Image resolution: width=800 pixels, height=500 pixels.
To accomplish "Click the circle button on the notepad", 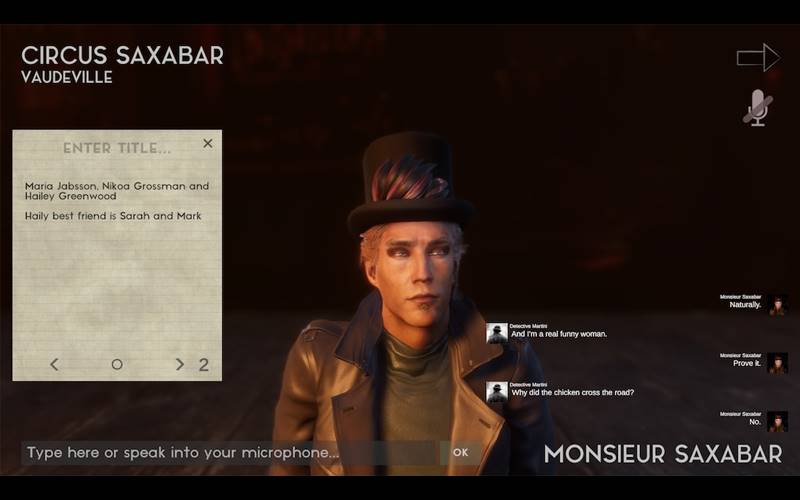I will point(117,365).
